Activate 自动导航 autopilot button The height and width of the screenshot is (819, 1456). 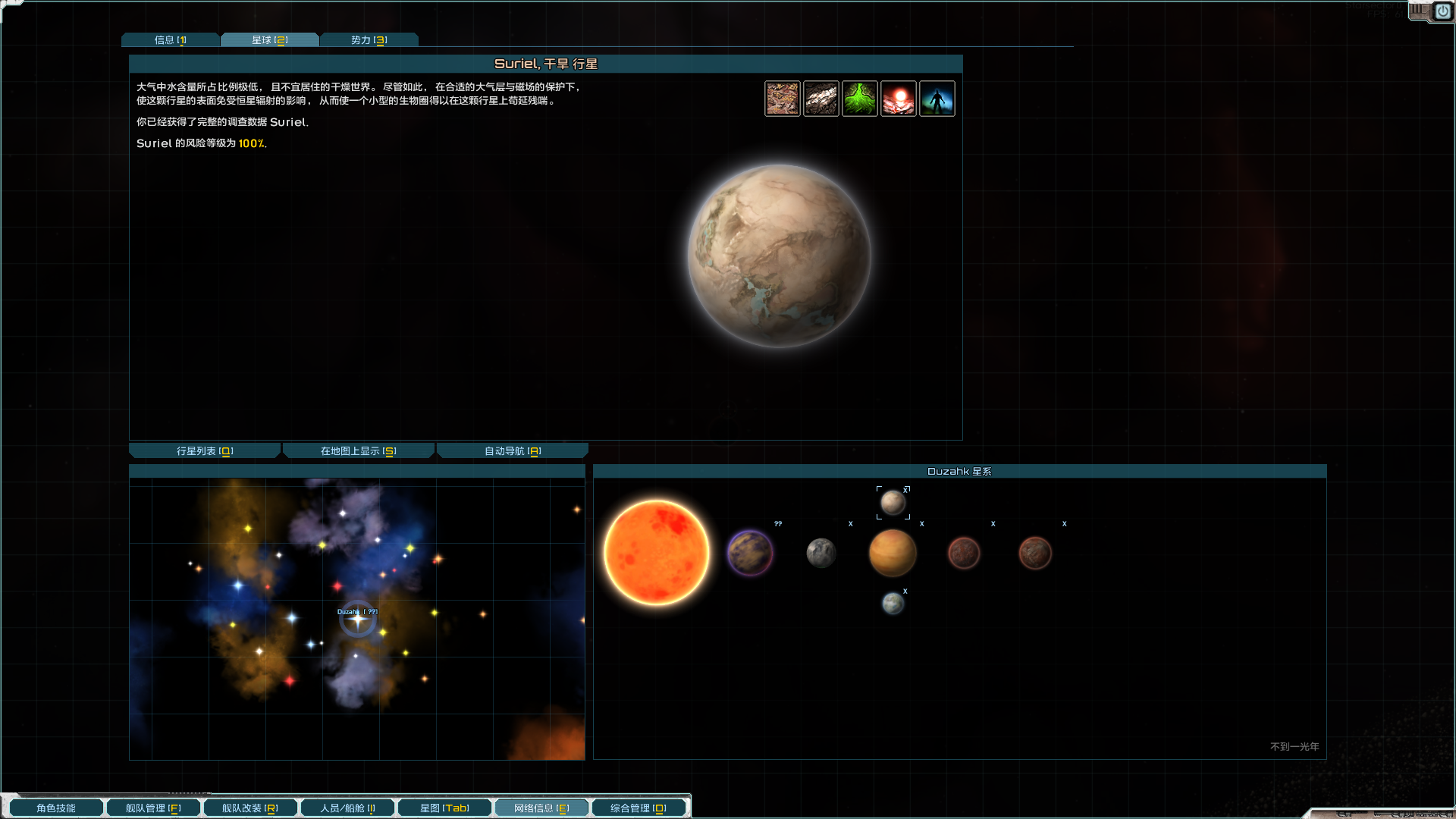pyautogui.click(x=513, y=451)
